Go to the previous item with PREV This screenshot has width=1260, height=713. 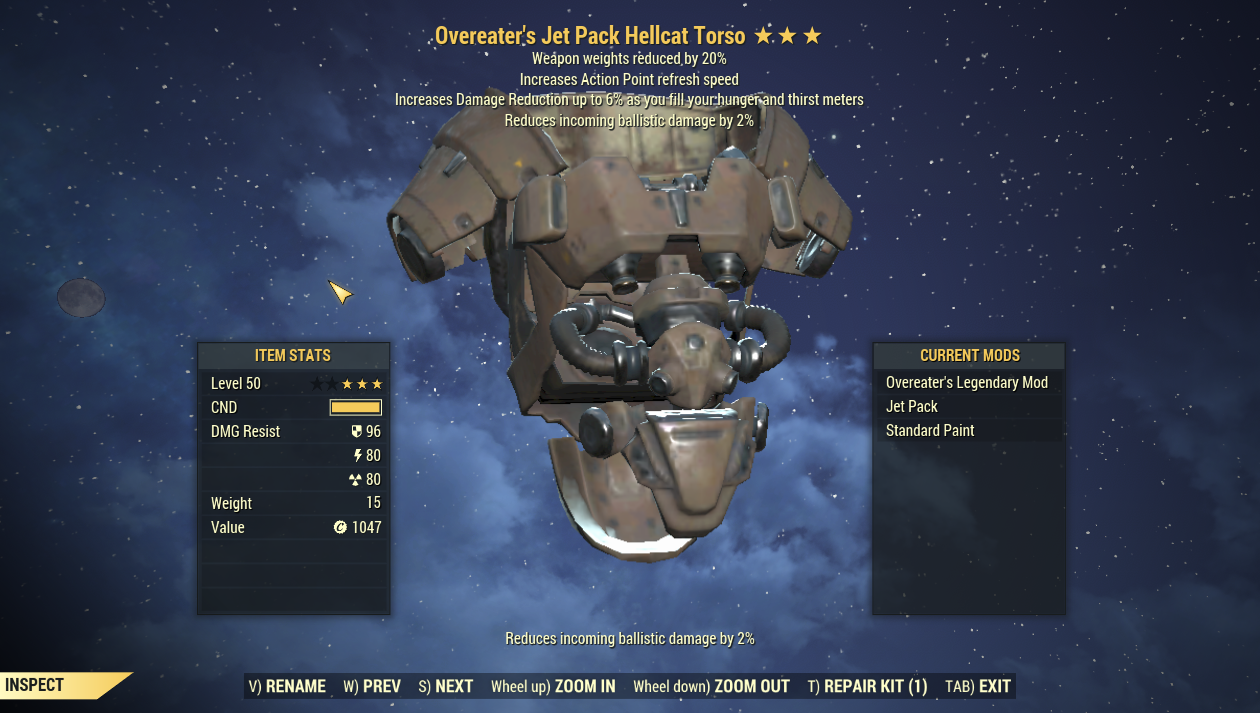(x=372, y=686)
